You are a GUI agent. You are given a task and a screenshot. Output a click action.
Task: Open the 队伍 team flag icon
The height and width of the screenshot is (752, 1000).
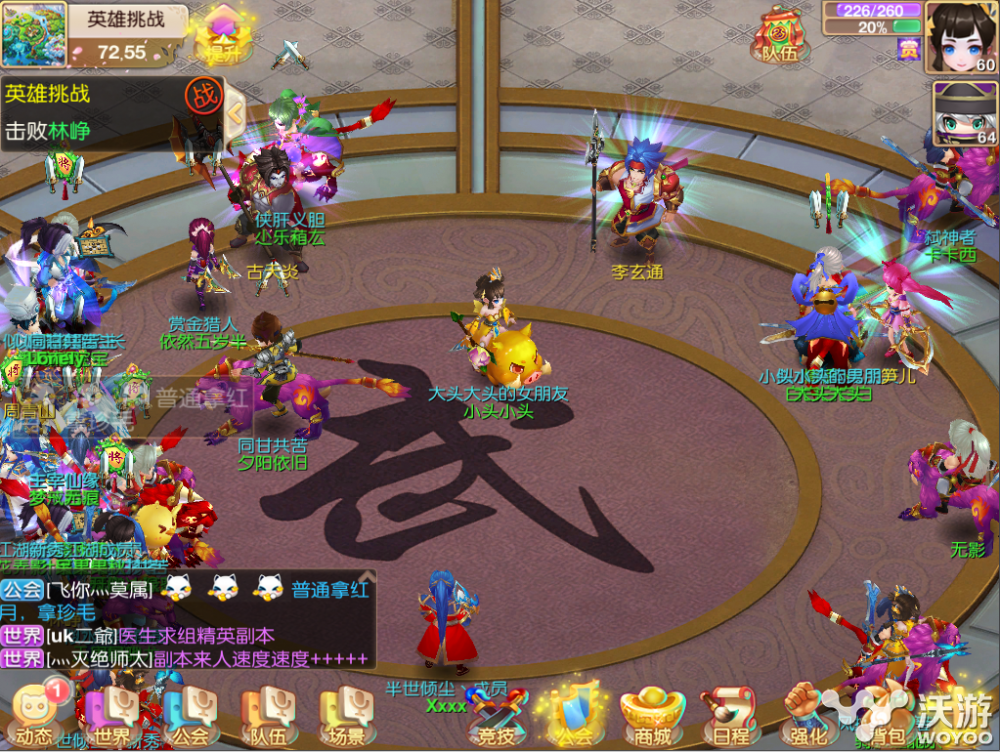coord(781,36)
